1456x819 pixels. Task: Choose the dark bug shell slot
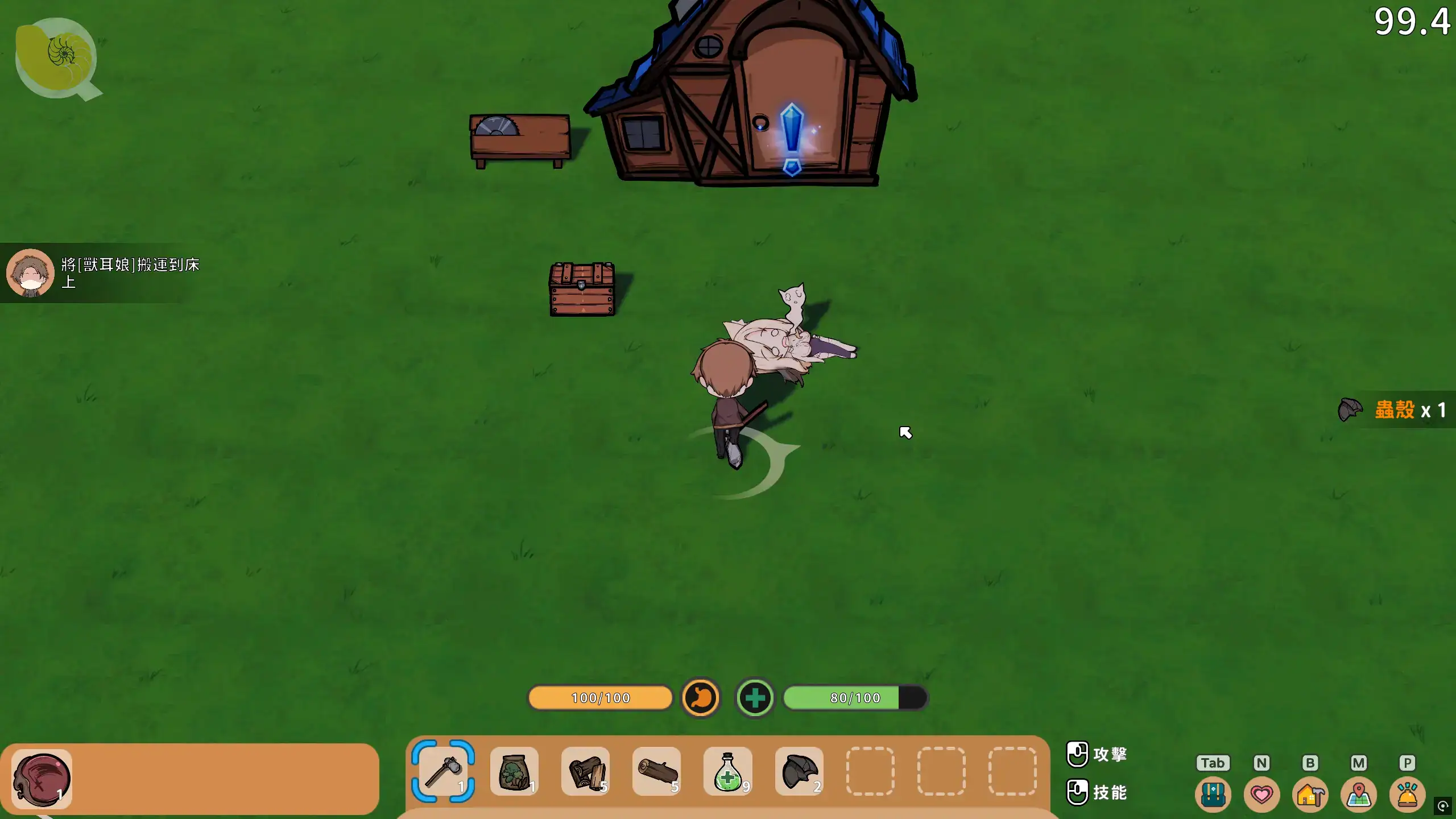[799, 771]
